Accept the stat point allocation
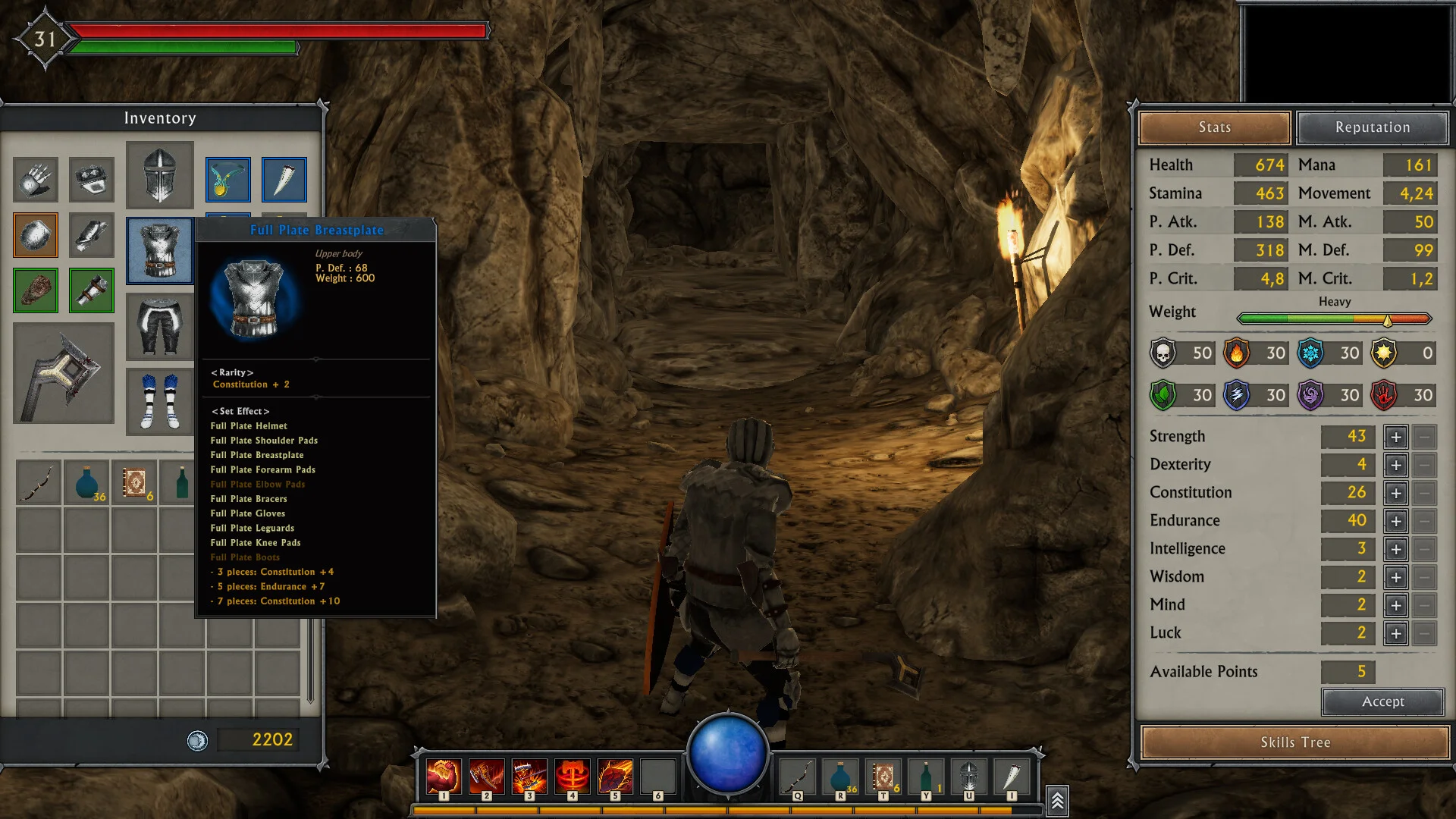Screen dimensions: 1456x819 (x=1382, y=701)
